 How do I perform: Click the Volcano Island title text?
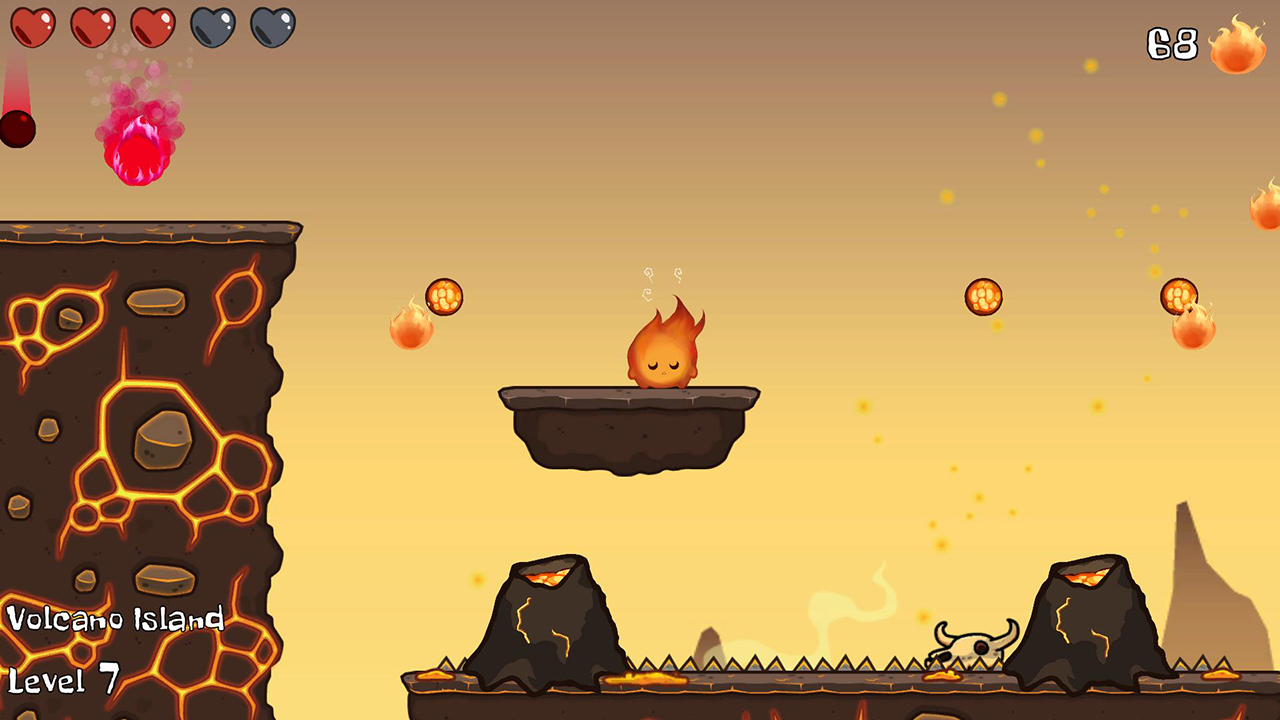pos(113,620)
